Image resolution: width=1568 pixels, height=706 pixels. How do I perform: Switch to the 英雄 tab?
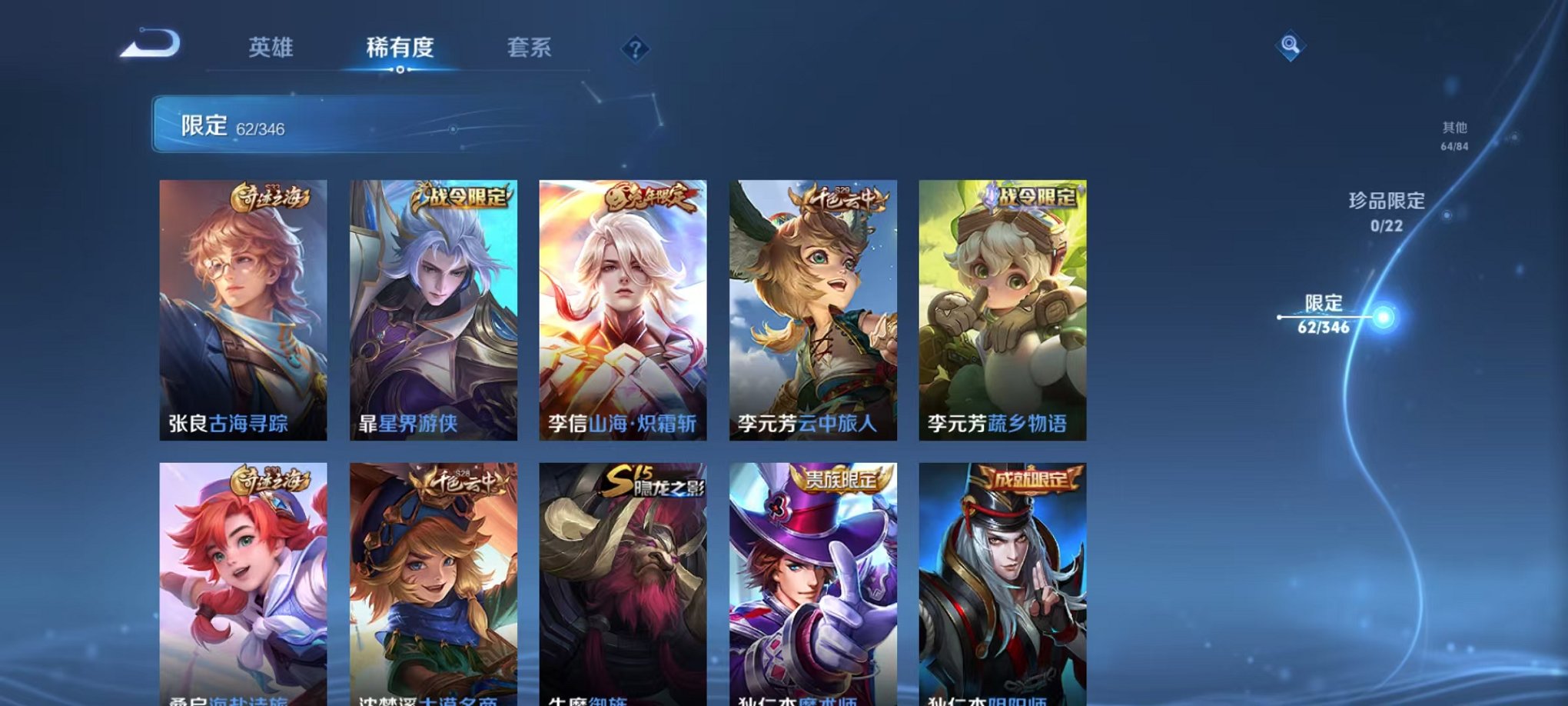(x=270, y=48)
